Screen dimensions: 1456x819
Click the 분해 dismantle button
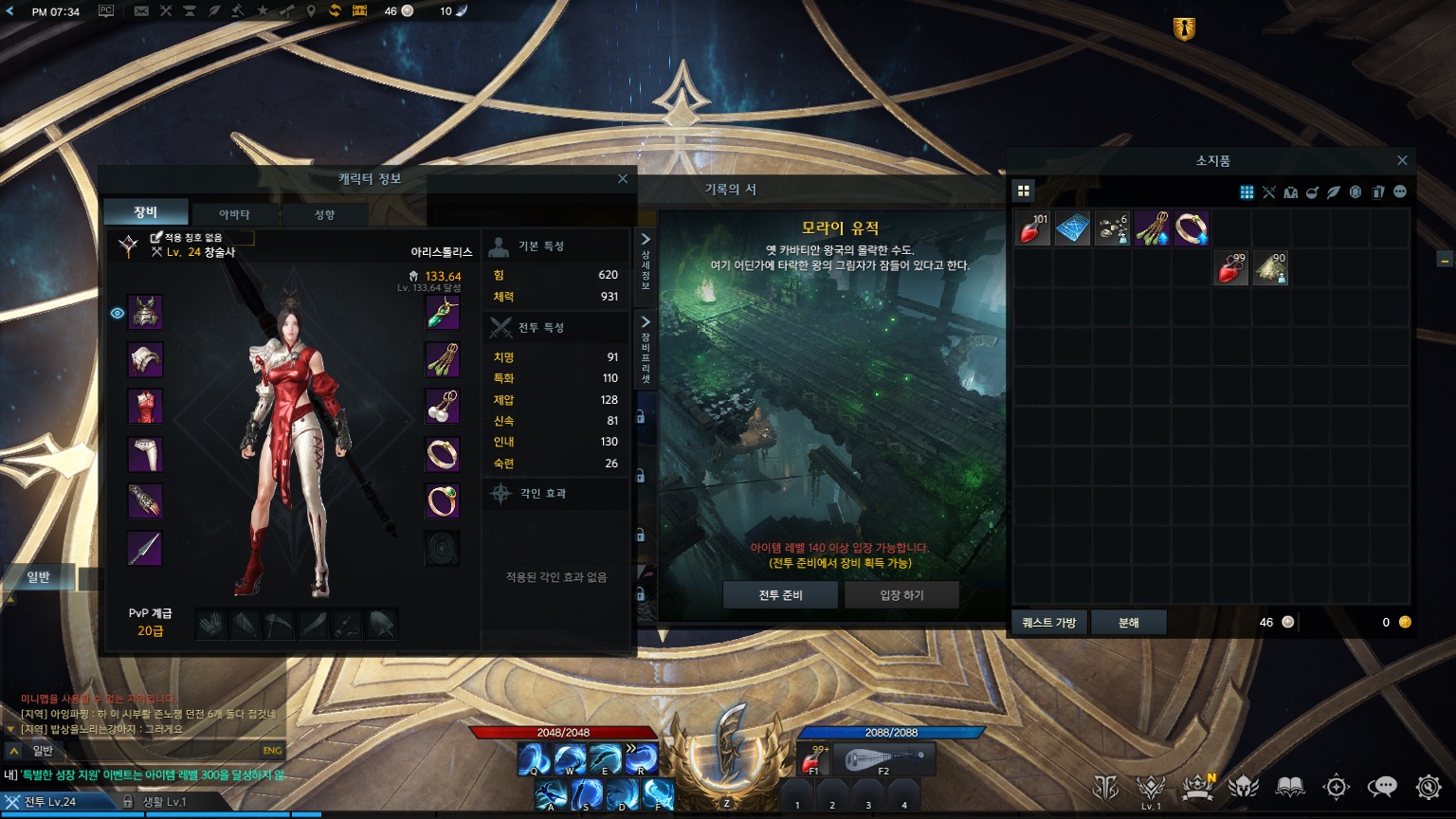point(1128,623)
